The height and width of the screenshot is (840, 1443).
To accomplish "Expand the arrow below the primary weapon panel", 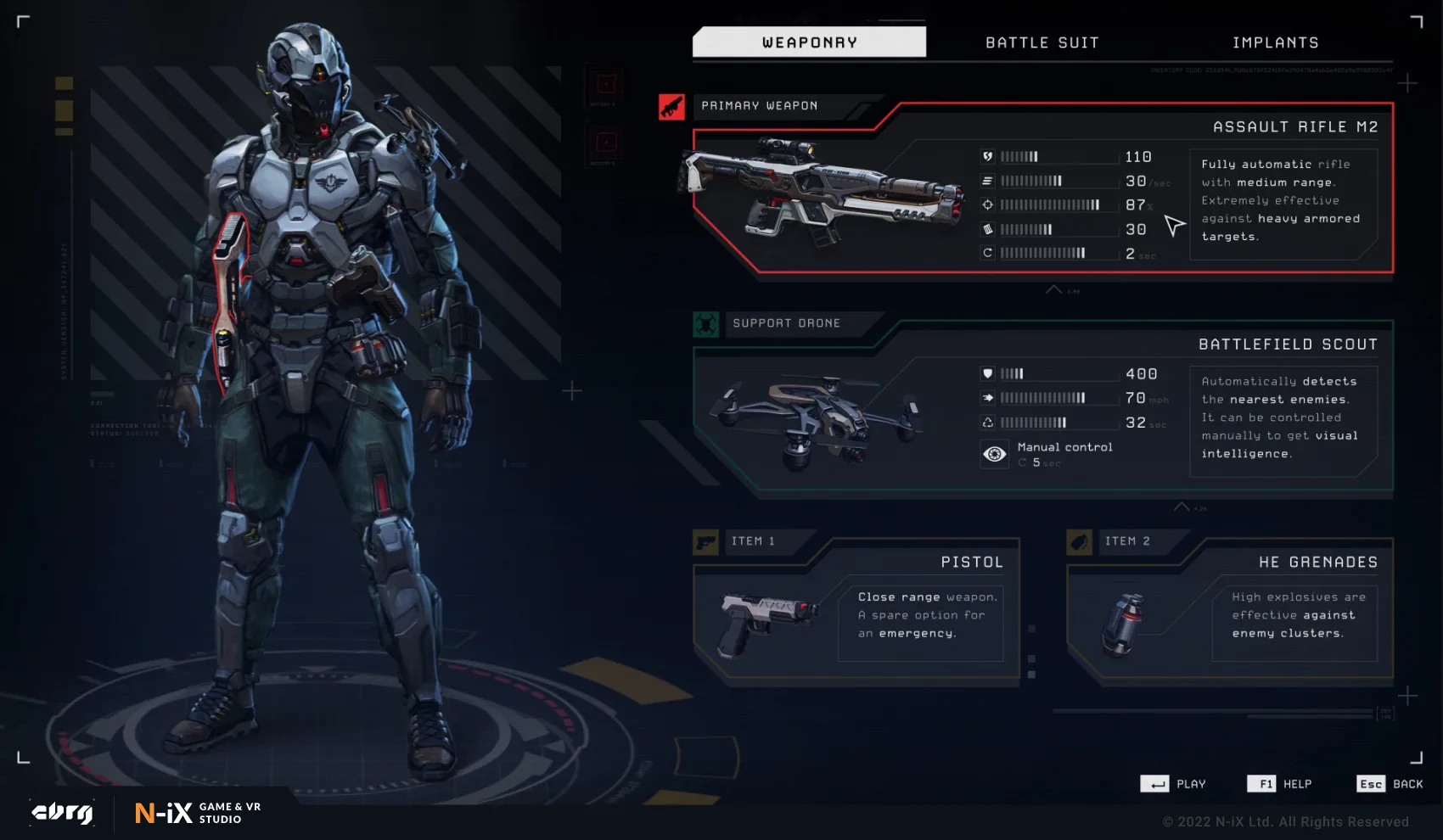I will pos(1054,290).
